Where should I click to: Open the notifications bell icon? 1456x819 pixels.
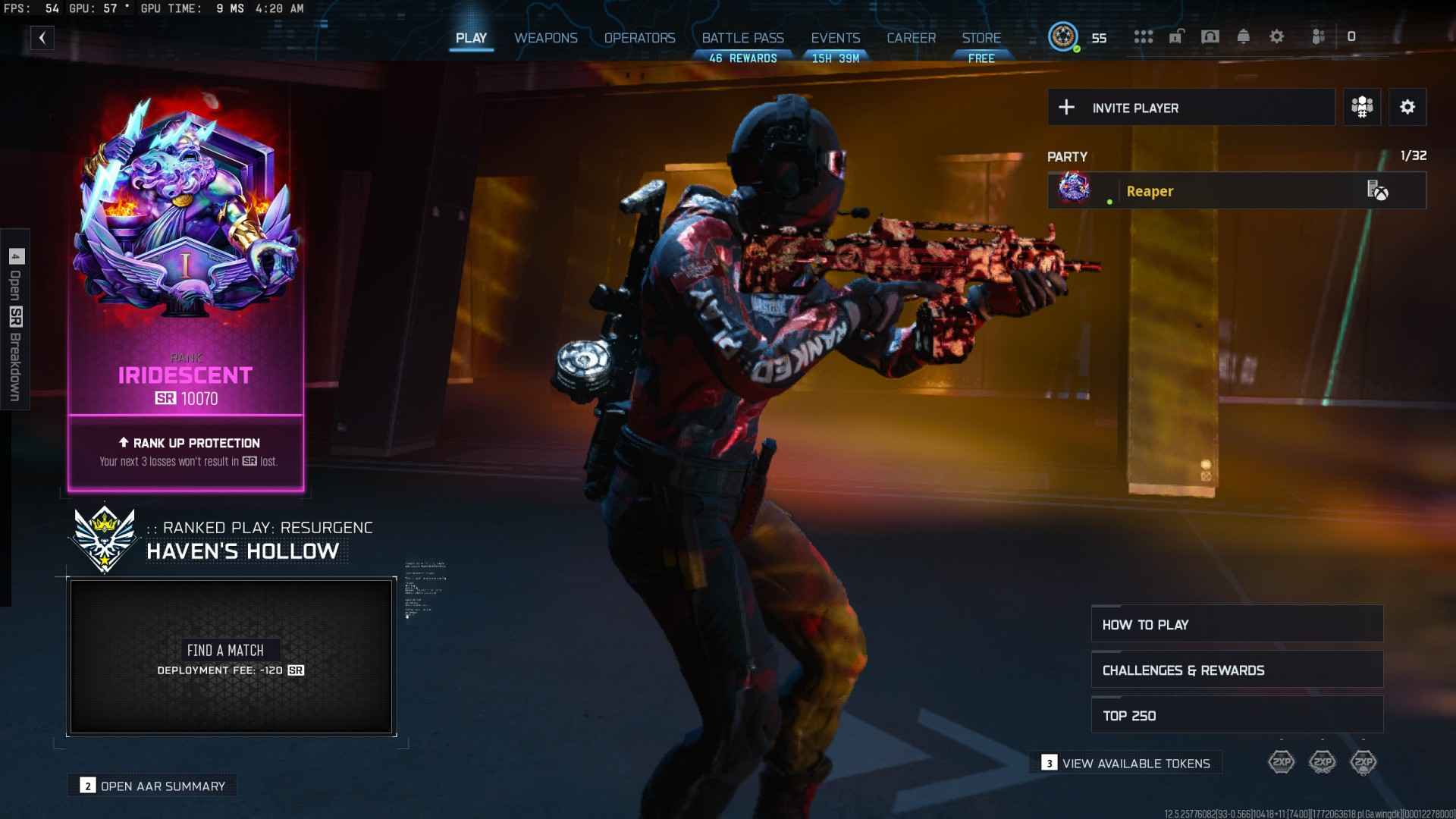click(1244, 36)
